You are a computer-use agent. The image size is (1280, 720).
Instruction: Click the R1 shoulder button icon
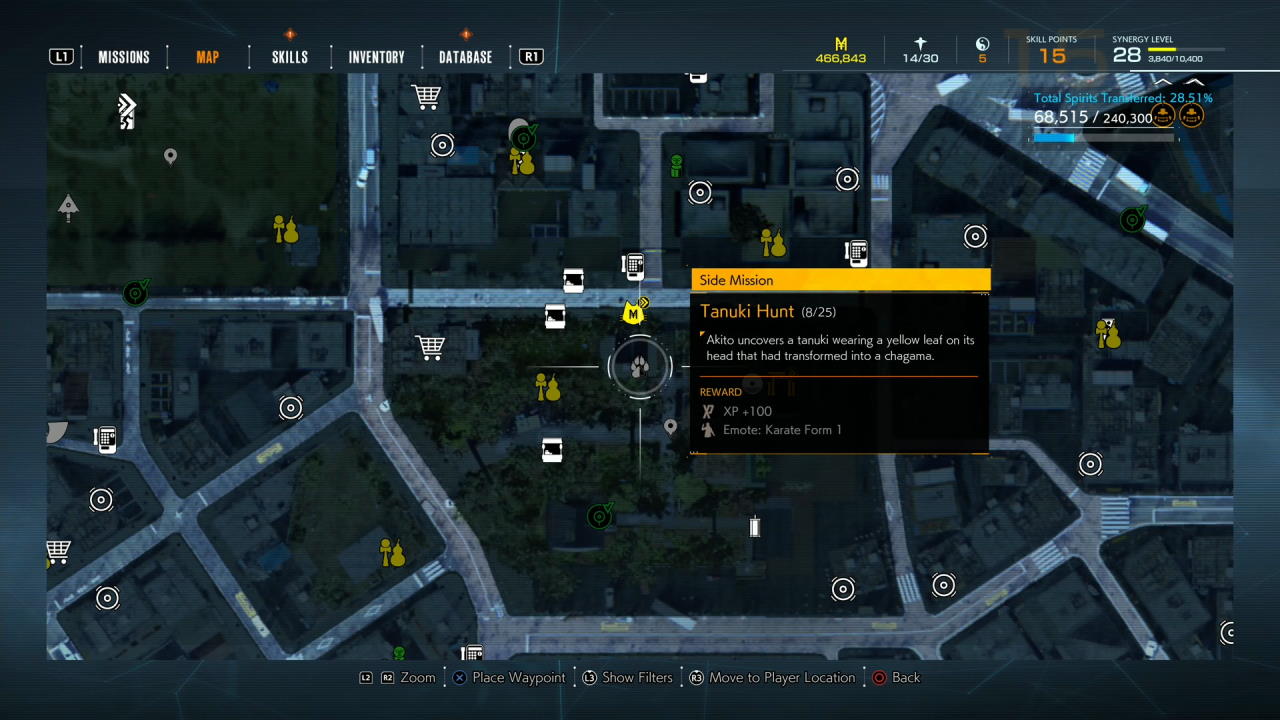(531, 56)
